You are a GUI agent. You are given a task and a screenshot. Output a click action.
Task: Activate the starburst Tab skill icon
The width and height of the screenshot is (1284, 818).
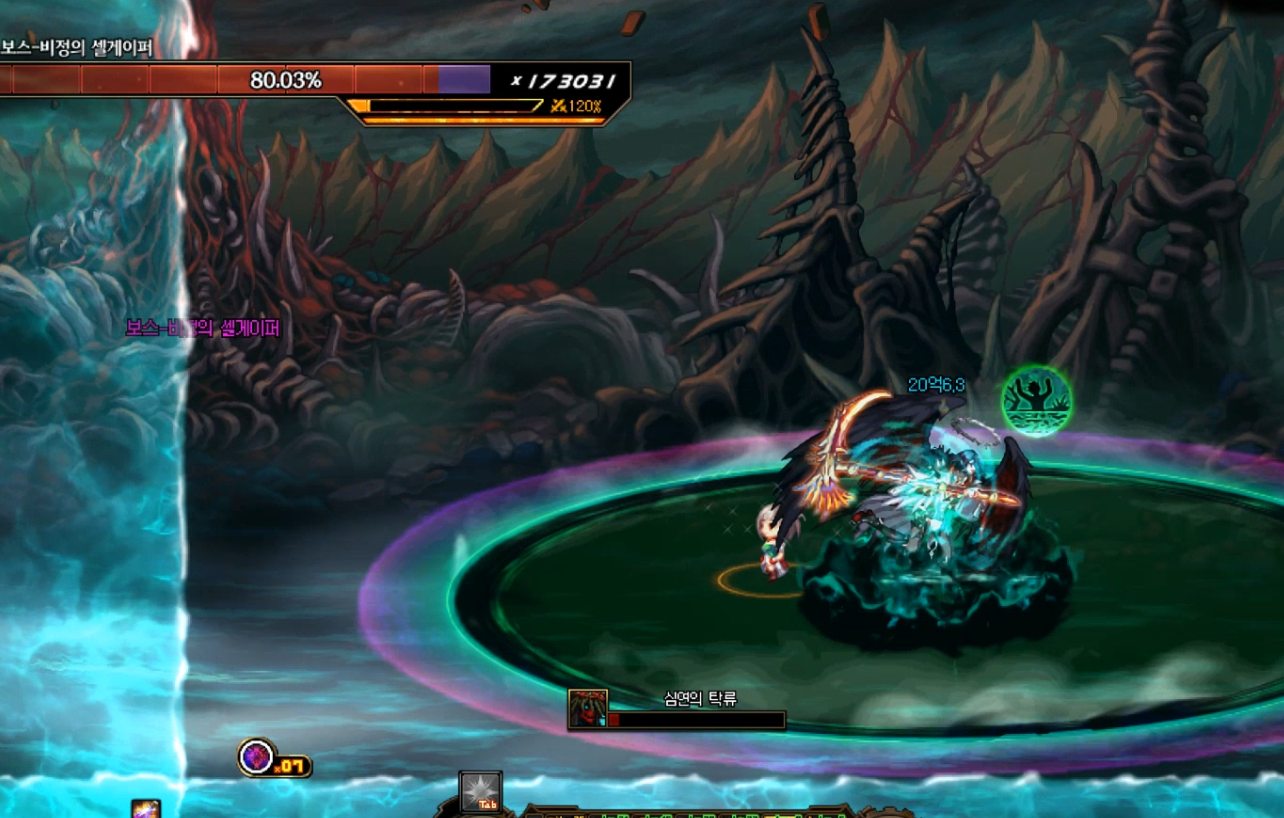[x=480, y=790]
